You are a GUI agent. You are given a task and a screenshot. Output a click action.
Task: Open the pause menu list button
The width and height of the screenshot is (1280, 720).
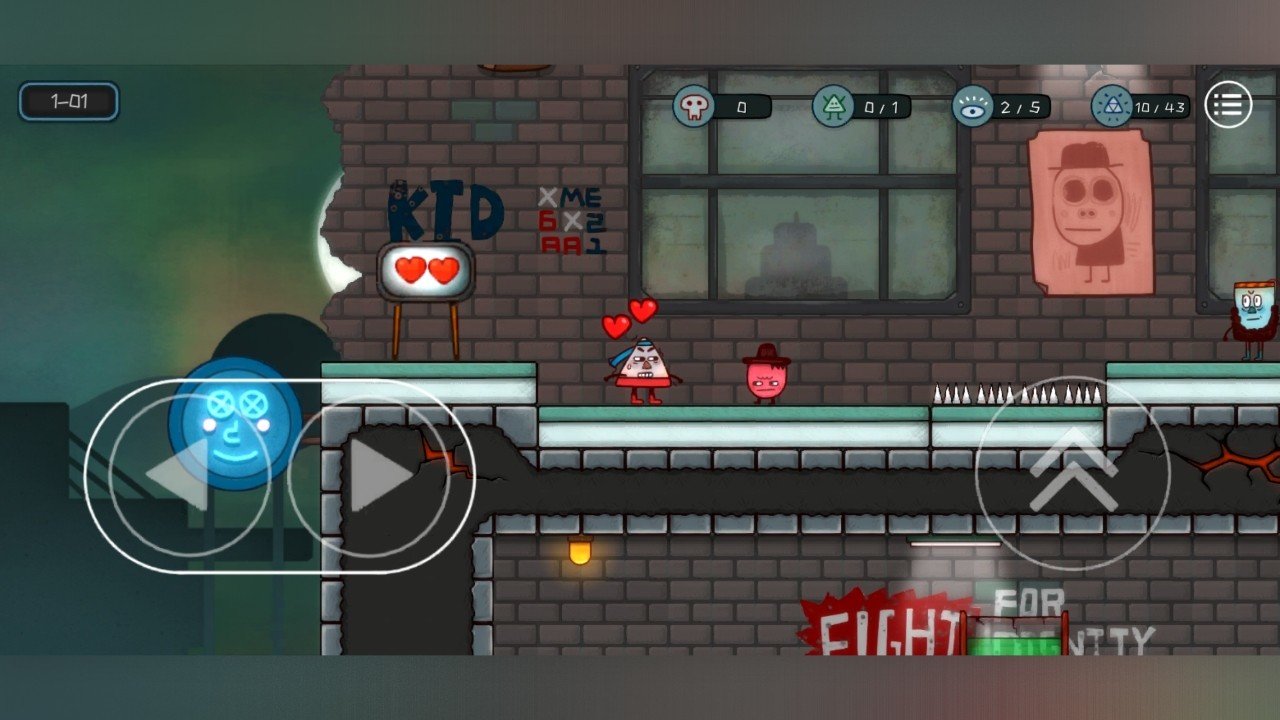pyautogui.click(x=1228, y=104)
